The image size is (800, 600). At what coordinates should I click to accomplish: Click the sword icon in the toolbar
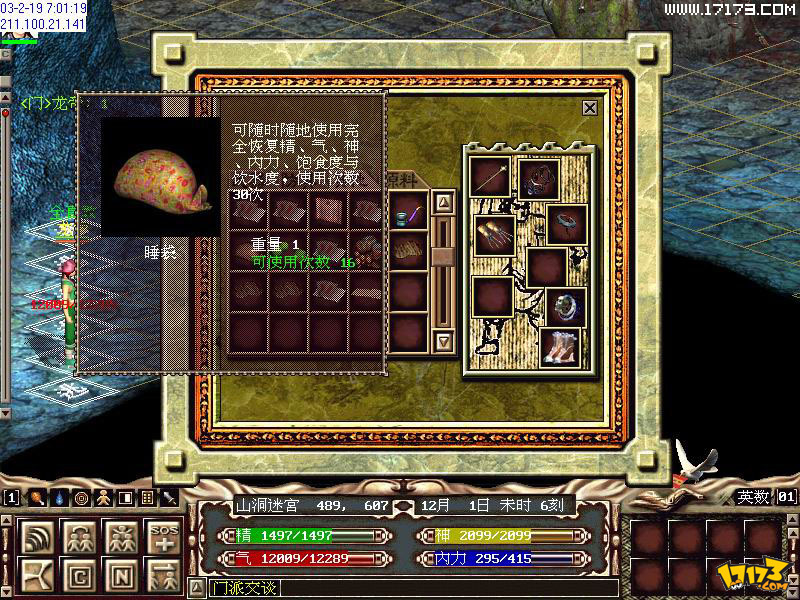170,497
